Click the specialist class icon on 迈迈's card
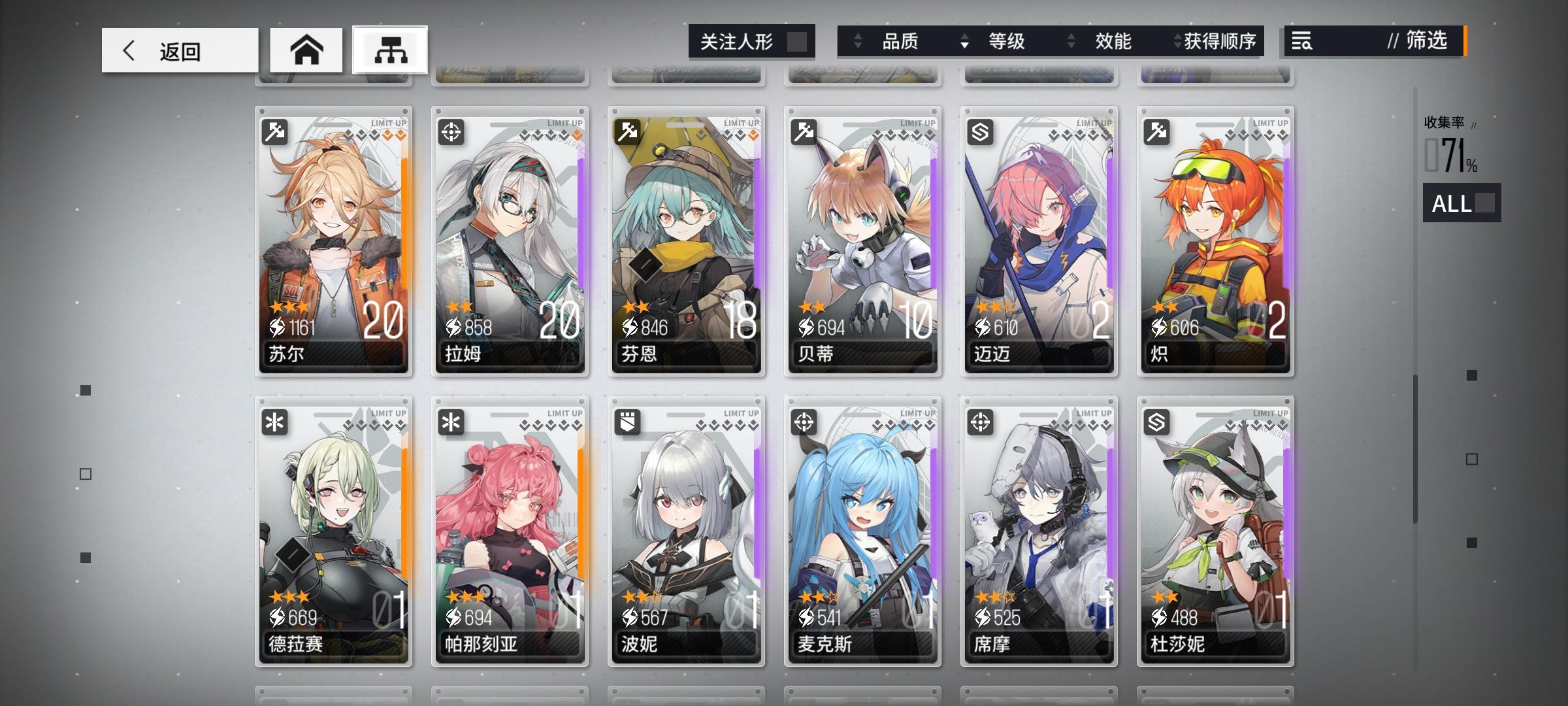The width and height of the screenshot is (1568, 706). click(x=980, y=131)
